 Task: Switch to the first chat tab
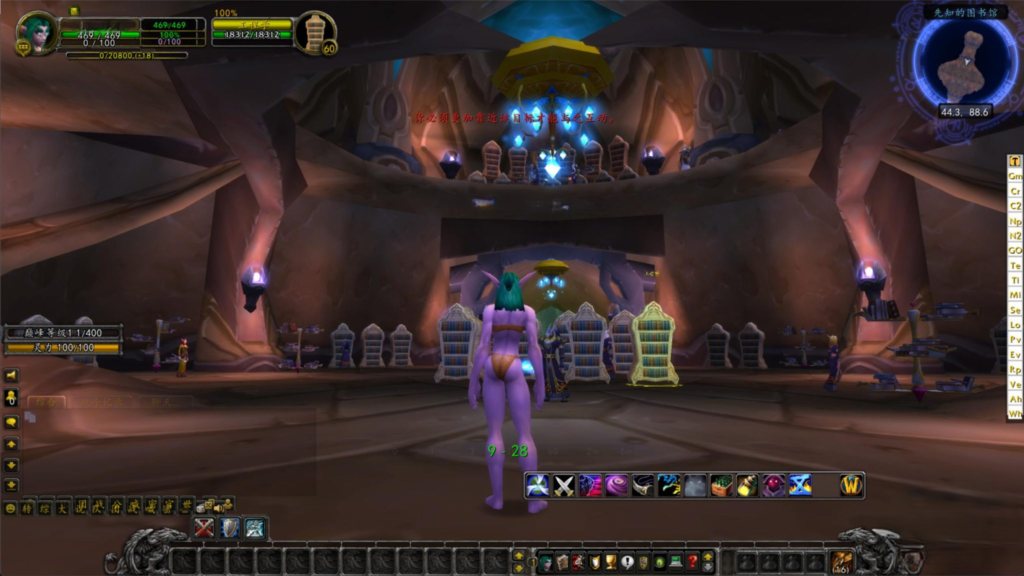coord(45,403)
